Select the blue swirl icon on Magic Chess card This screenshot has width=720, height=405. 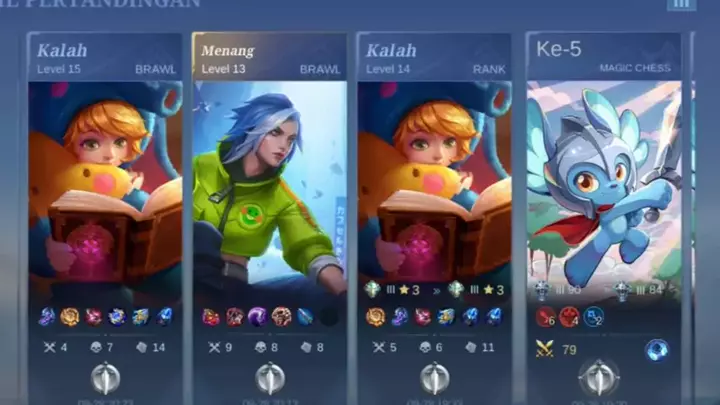[656, 349]
